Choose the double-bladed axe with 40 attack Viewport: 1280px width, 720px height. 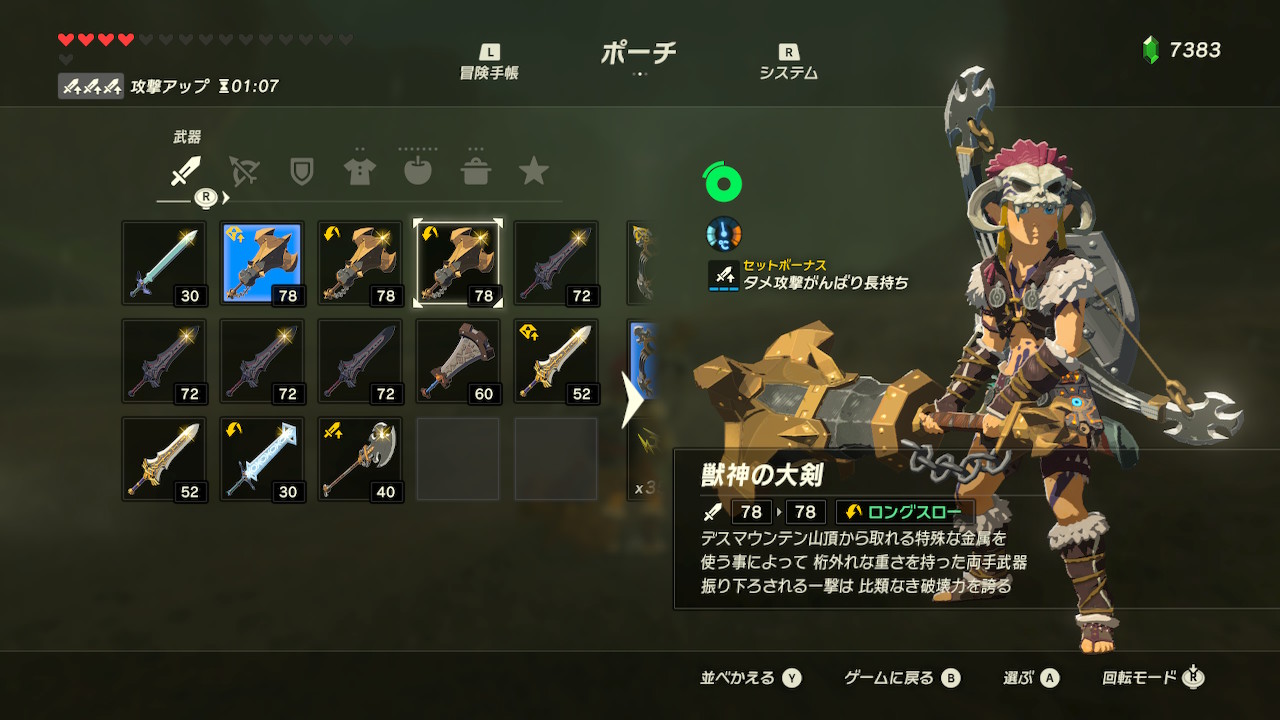(x=360, y=459)
